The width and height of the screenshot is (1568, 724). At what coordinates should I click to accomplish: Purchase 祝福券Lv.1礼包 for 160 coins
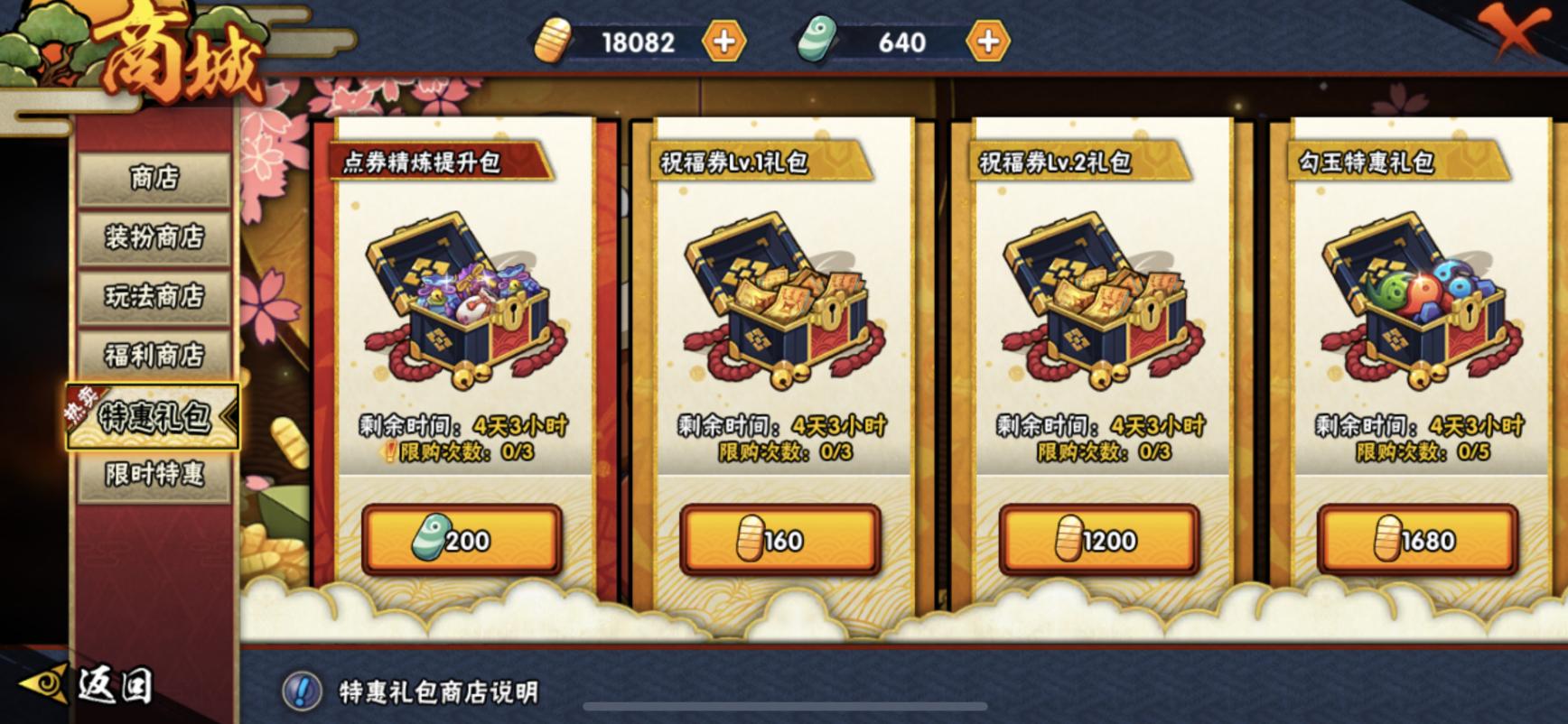point(778,539)
